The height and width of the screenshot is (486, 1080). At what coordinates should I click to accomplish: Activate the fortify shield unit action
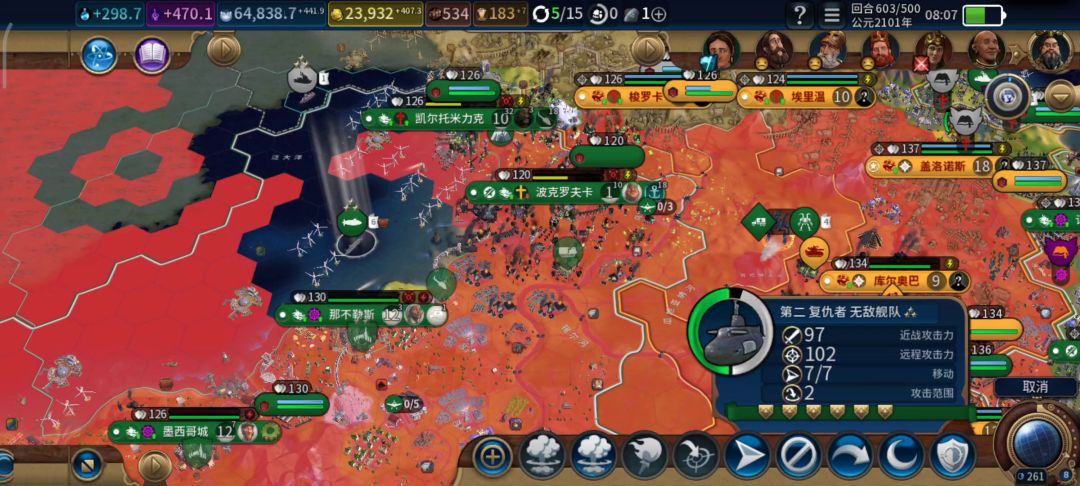(x=952, y=456)
